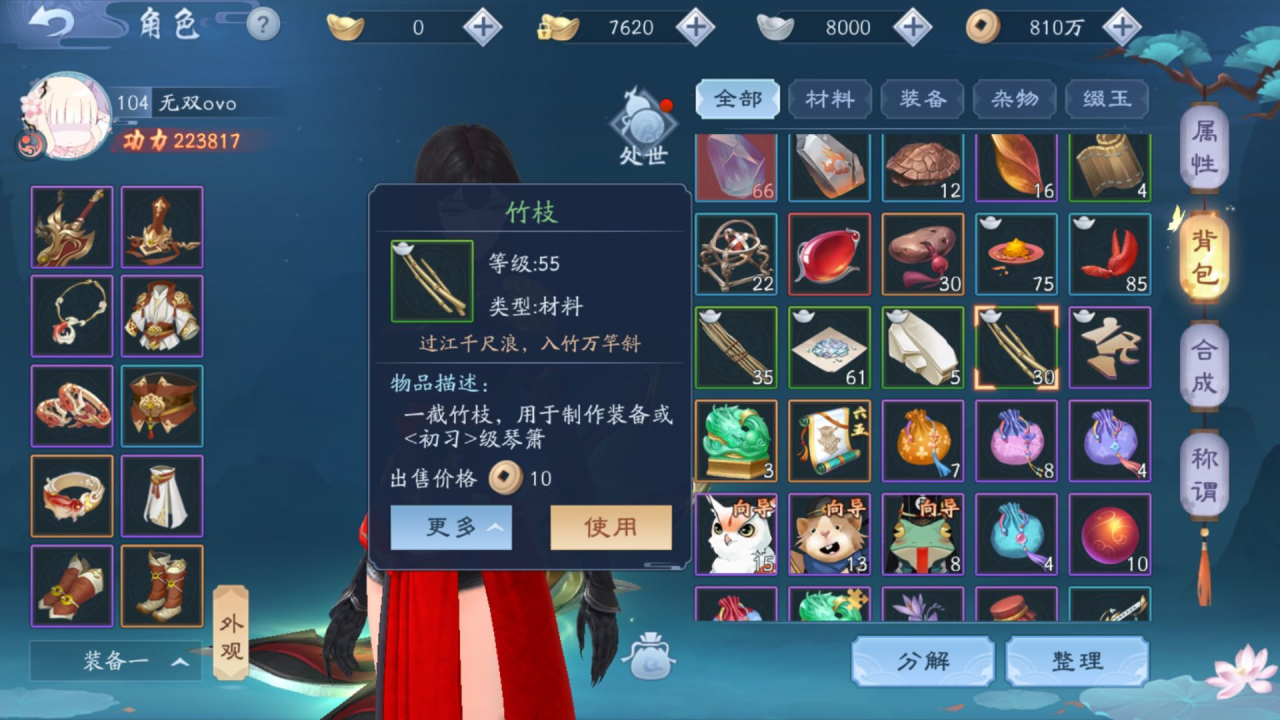Toggle the 外观 appearance button

[231, 636]
